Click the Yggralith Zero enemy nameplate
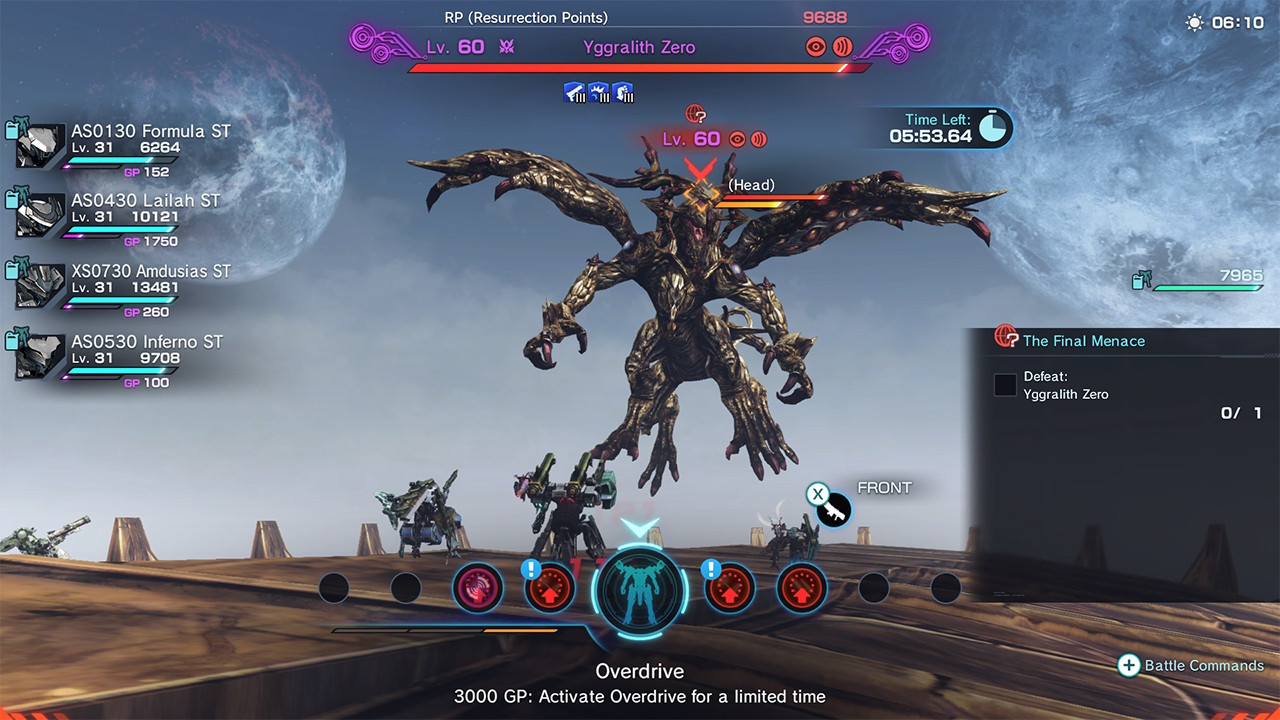Image resolution: width=1280 pixels, height=720 pixels. click(x=639, y=47)
